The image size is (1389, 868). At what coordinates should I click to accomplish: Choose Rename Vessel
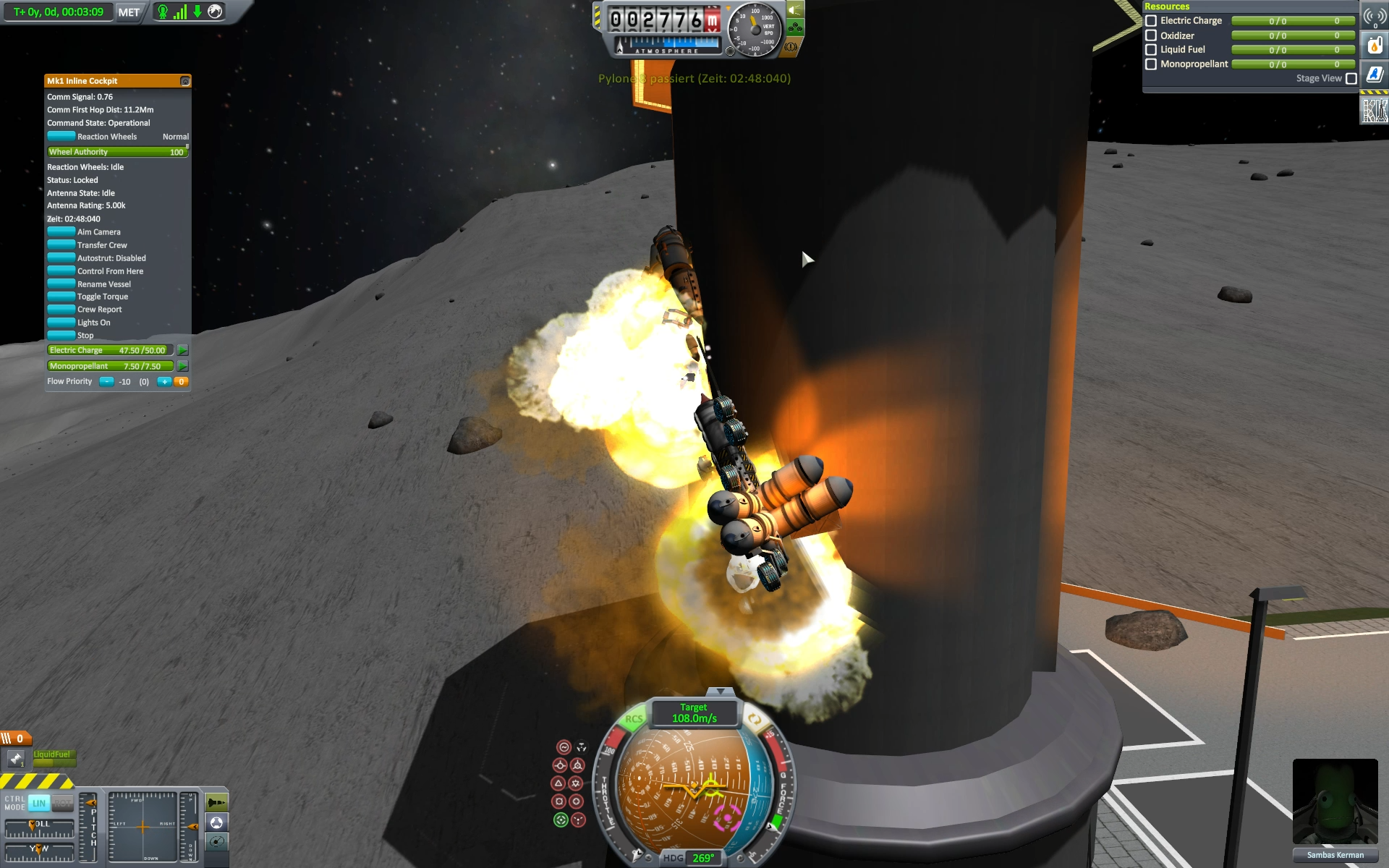pyautogui.click(x=61, y=284)
